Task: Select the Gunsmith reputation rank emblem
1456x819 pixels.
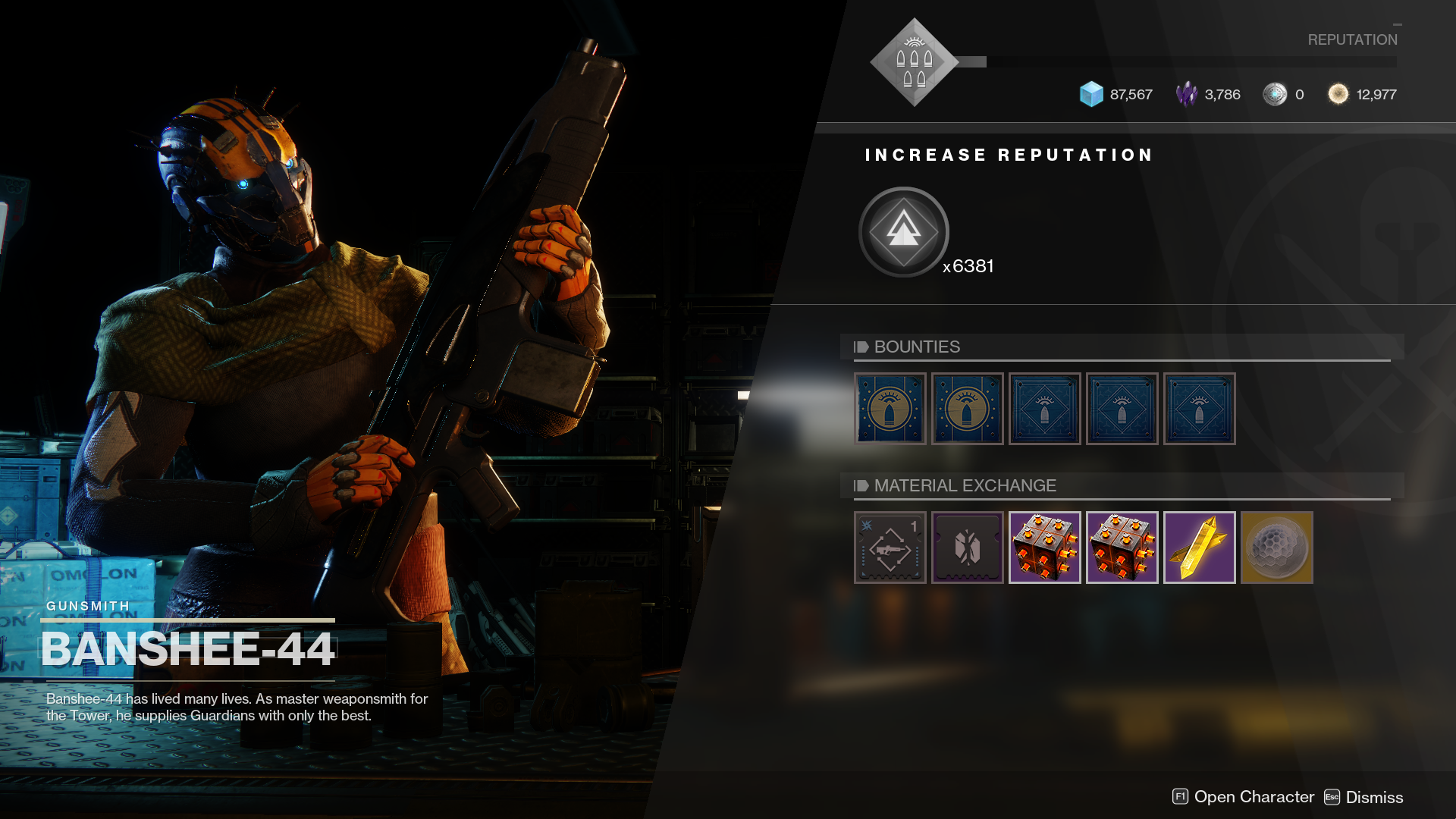Action: [914, 62]
